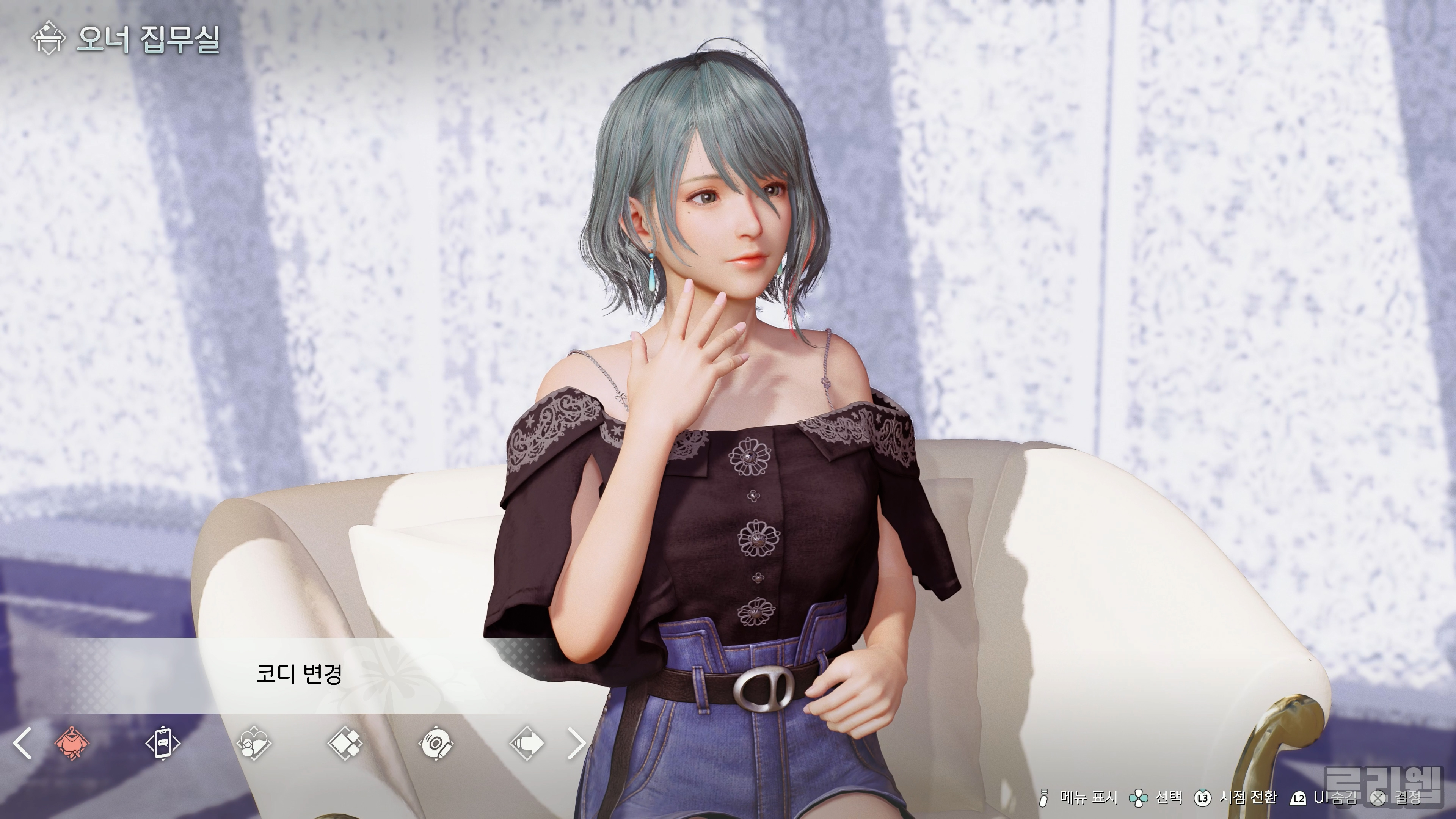Open the smartphone message icon
1456x819 pixels.
click(163, 743)
